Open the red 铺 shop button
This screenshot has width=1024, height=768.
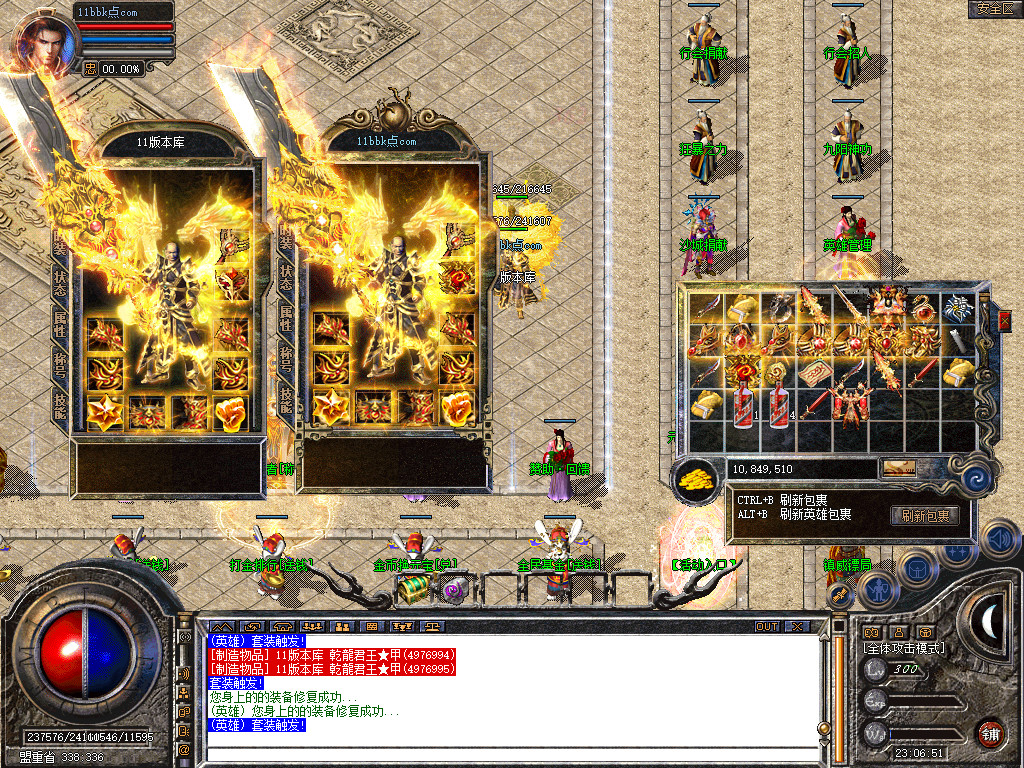click(x=990, y=733)
